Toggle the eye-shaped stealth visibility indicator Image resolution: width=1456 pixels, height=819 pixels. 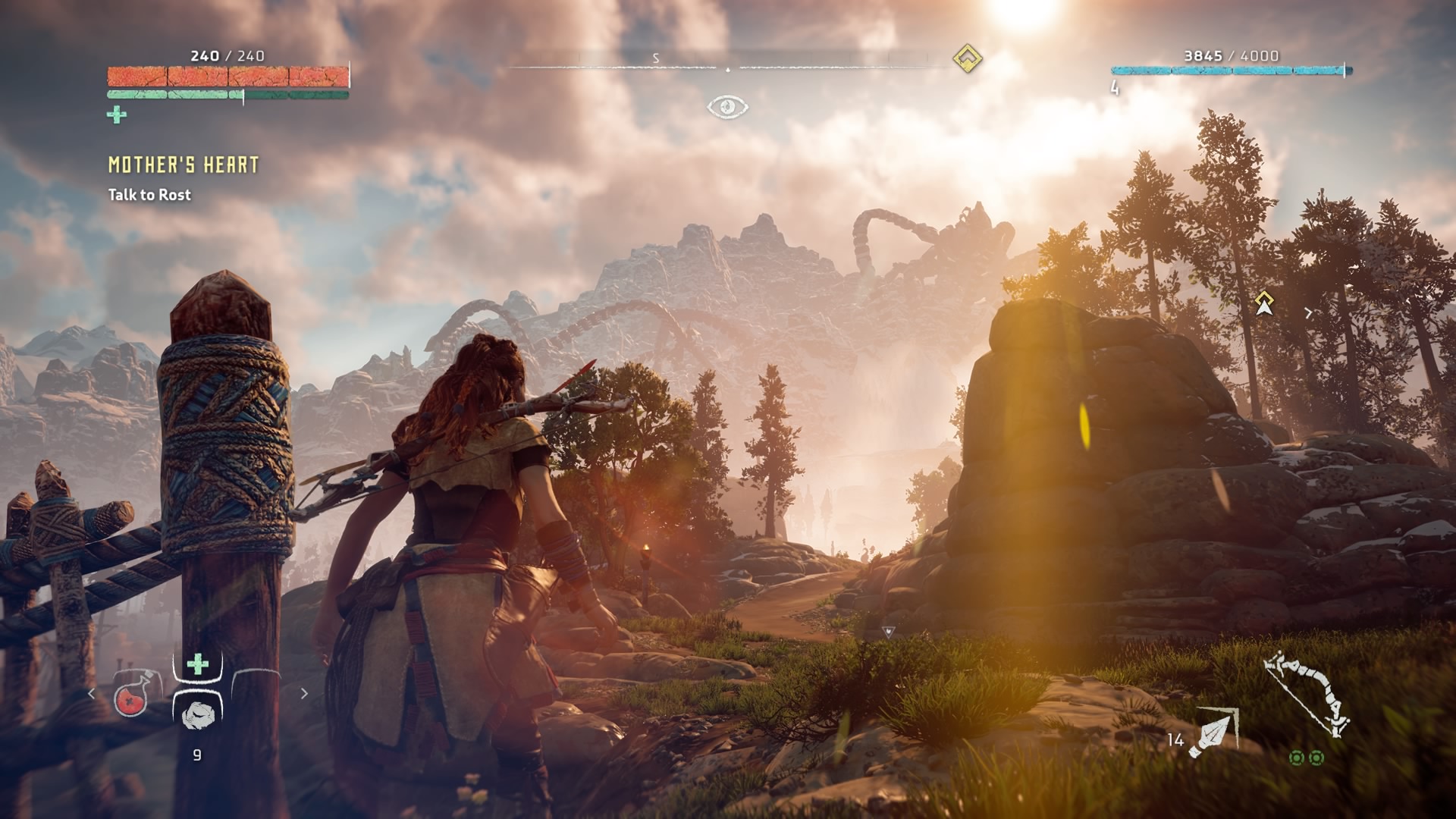[x=727, y=107]
